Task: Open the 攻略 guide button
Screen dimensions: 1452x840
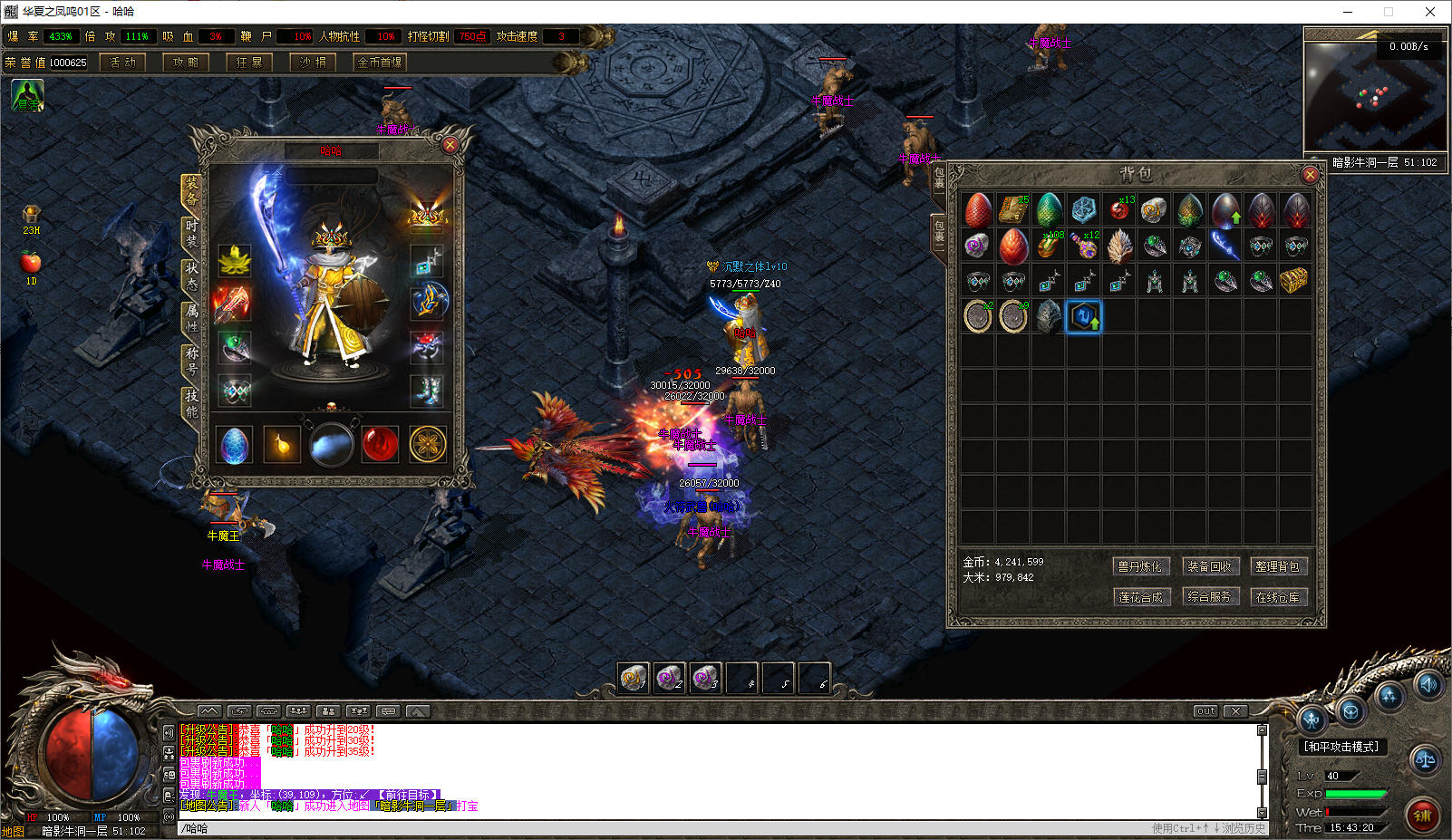Action: (x=186, y=63)
